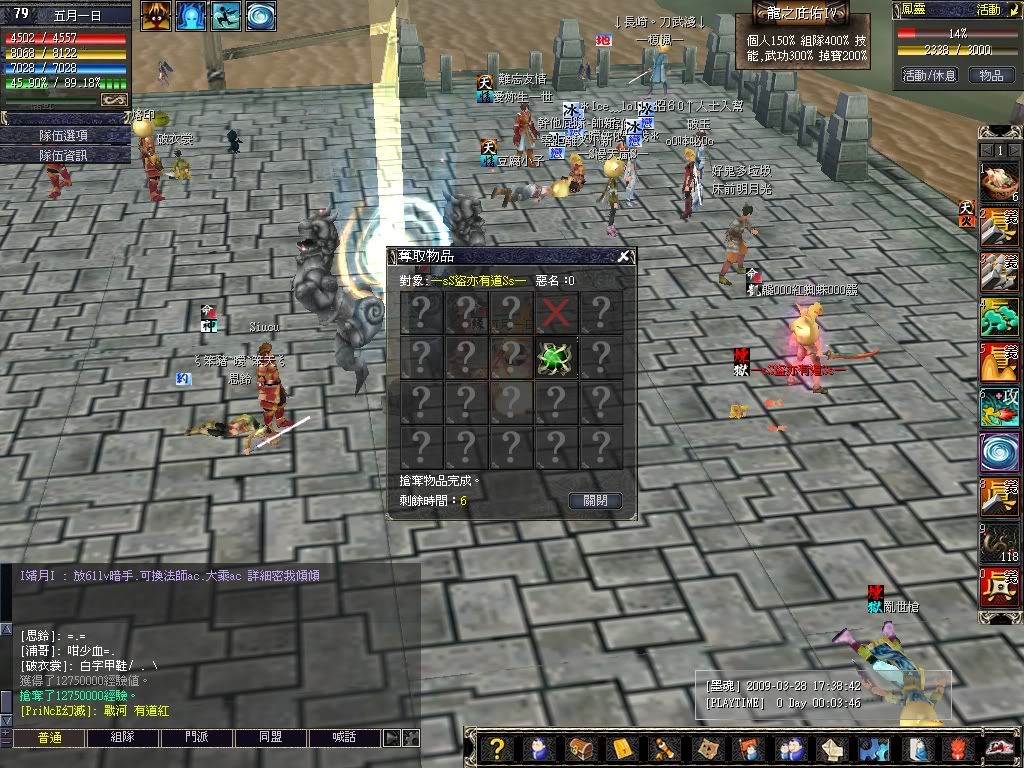Open the 物品 items button in pet panel
This screenshot has height=768, width=1024.
[x=990, y=75]
